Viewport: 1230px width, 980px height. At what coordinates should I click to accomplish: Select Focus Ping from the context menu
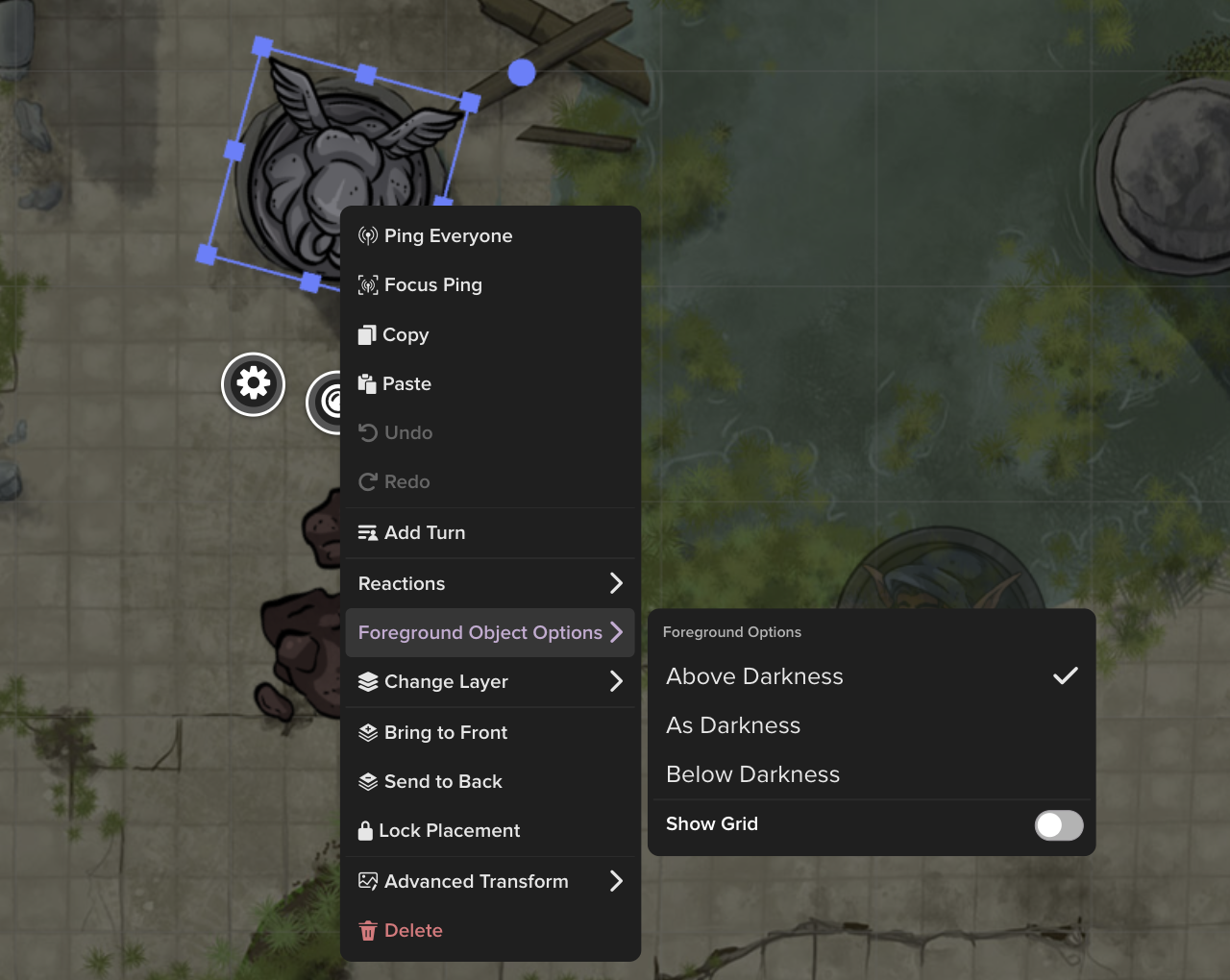(x=433, y=284)
